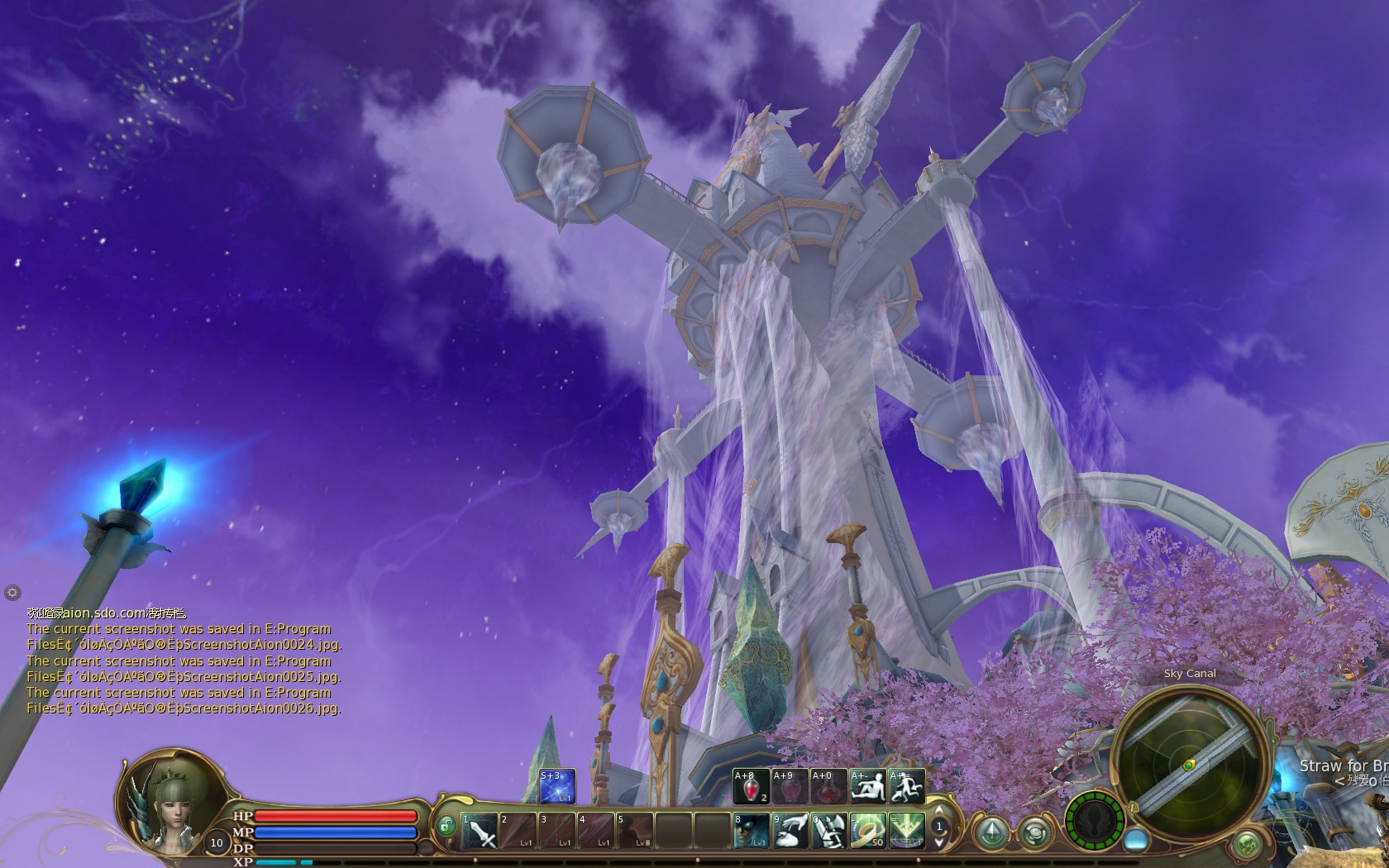Viewport: 1389px width, 868px height.
Task: Use the sword attack in slot 1
Action: 480,830
